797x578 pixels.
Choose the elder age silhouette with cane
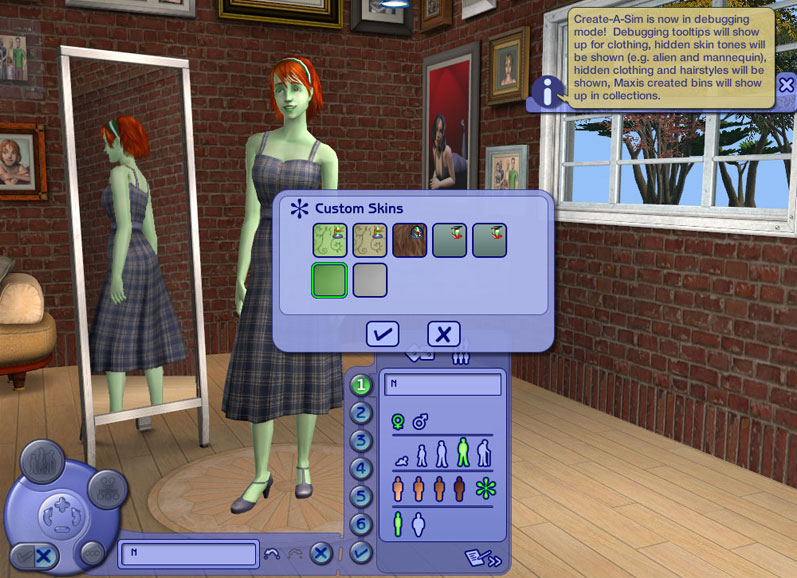(485, 454)
